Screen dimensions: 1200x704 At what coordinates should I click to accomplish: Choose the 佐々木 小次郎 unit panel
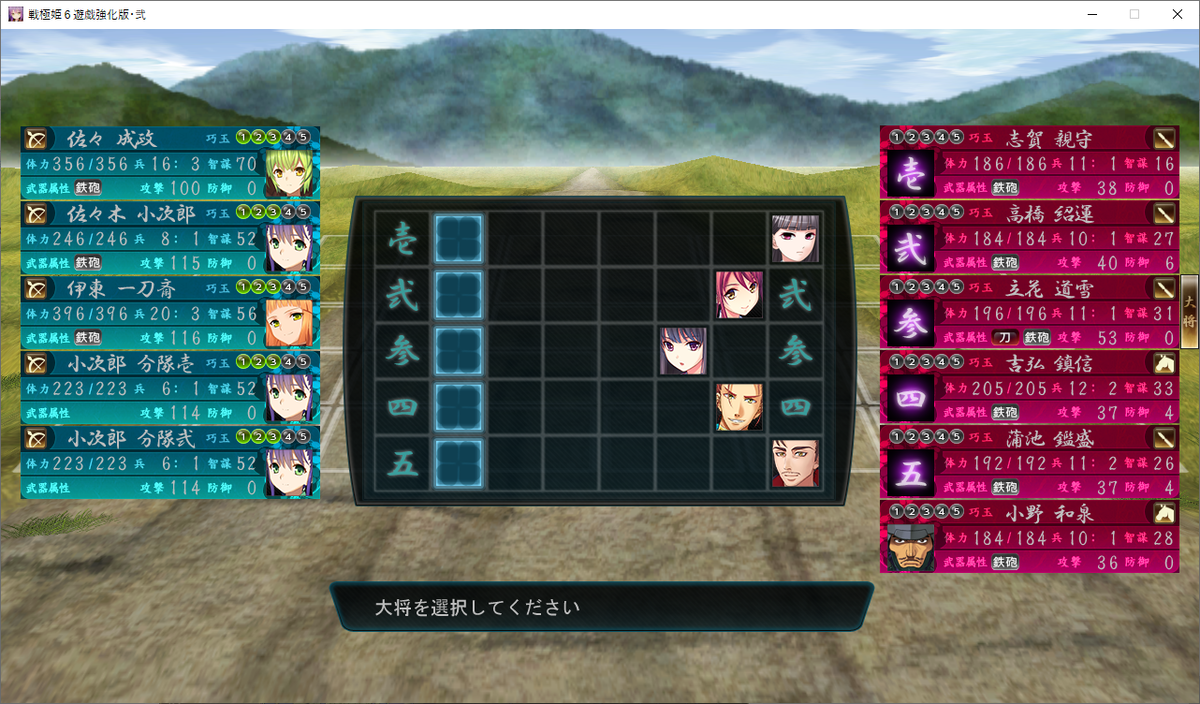170,237
